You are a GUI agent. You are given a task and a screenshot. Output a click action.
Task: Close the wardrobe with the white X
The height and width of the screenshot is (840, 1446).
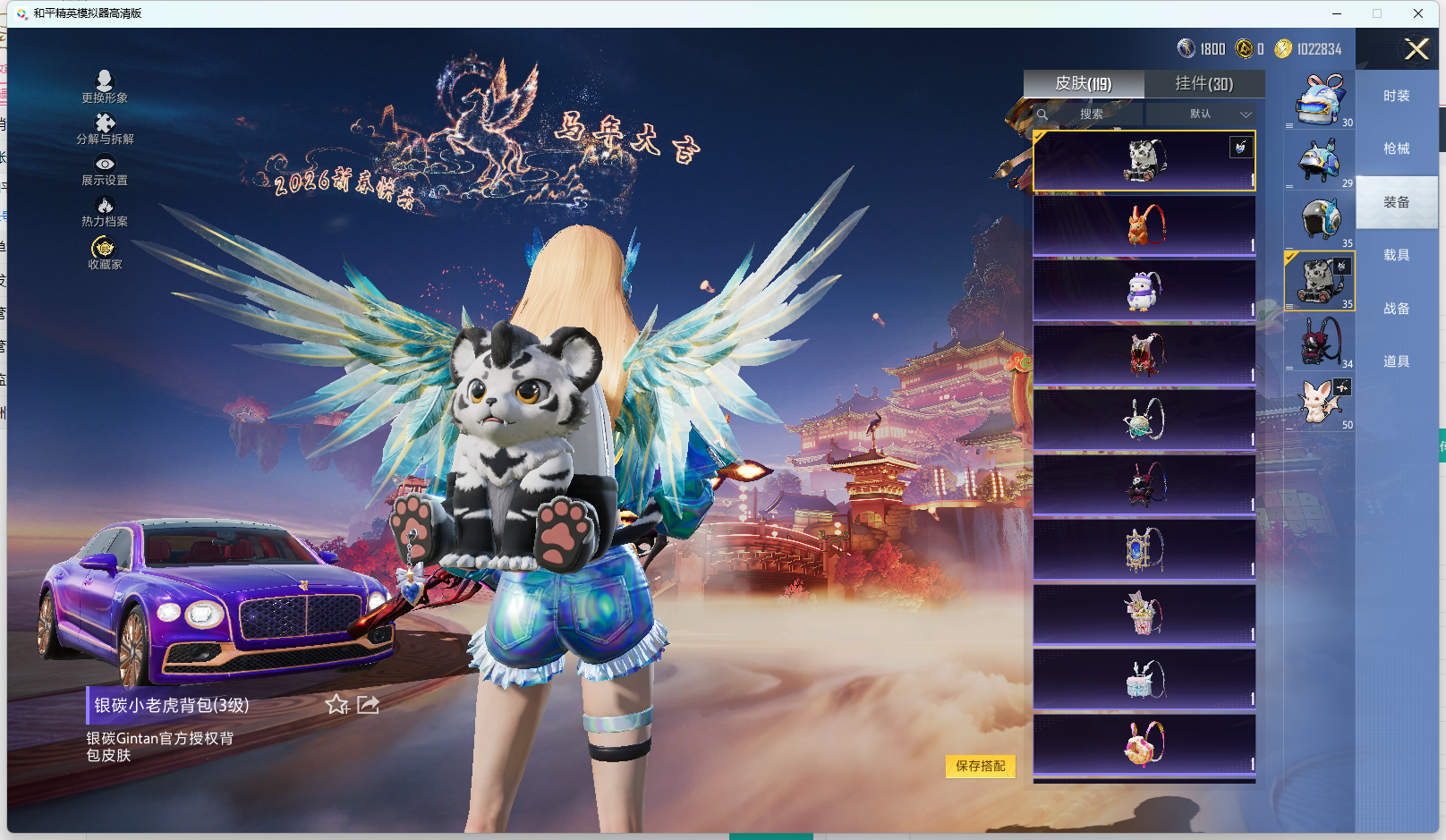(1416, 49)
